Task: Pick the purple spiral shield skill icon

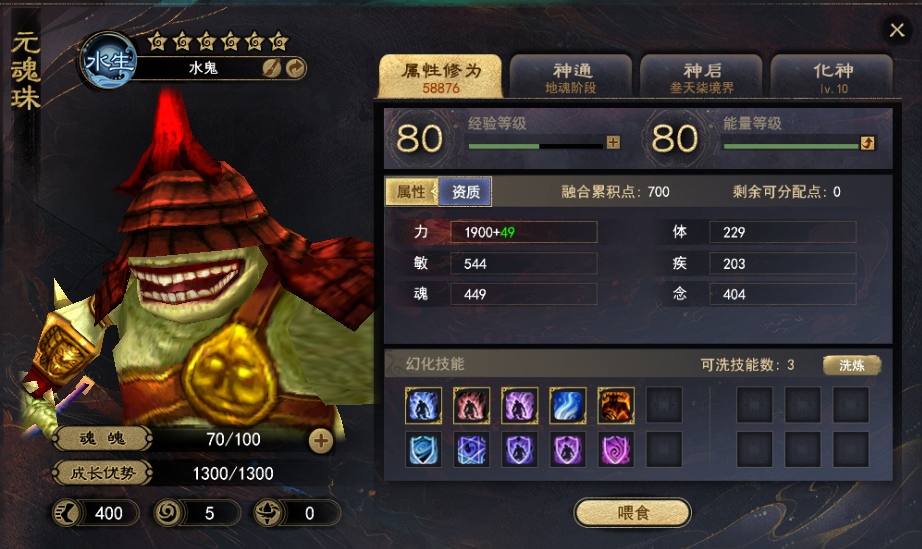Action: [x=616, y=450]
